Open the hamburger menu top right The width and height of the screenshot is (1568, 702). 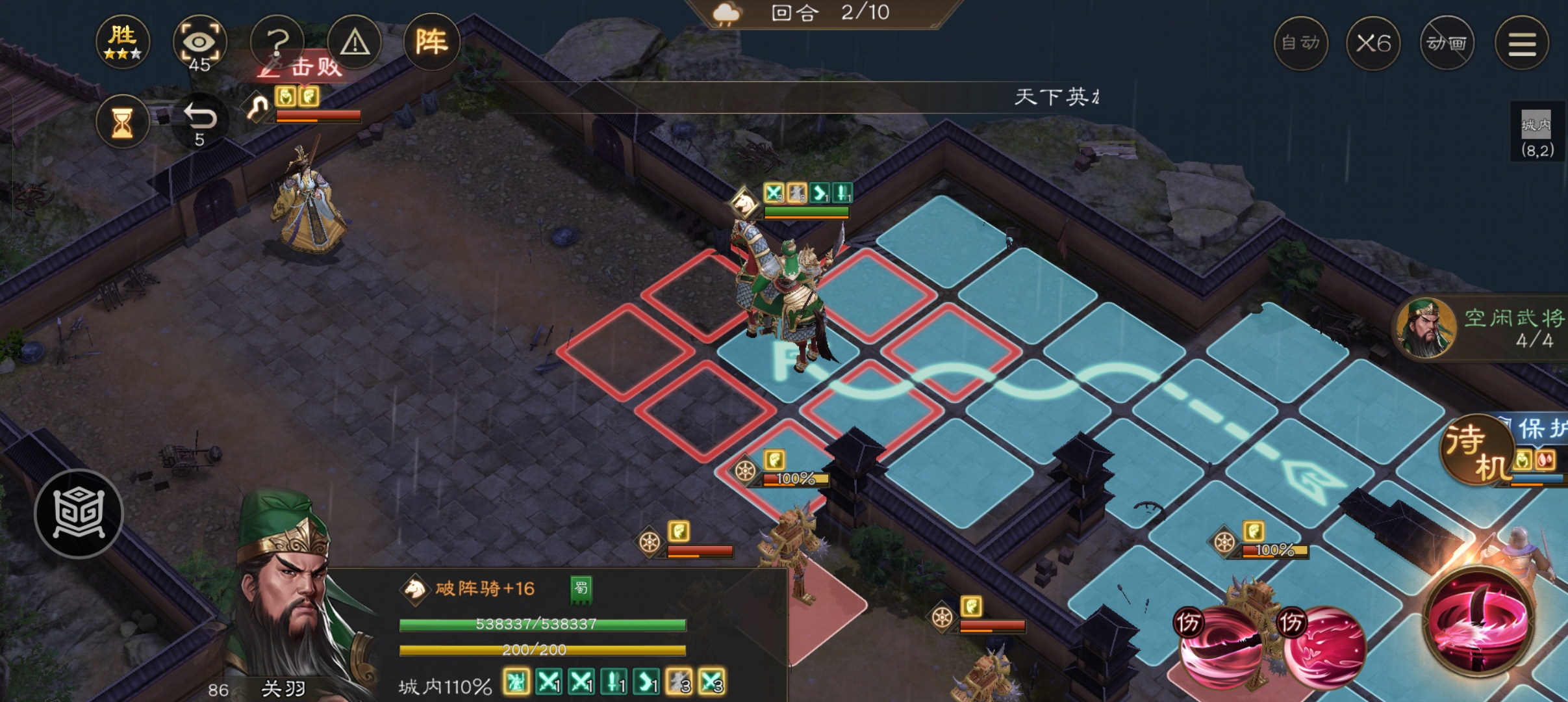pyautogui.click(x=1523, y=42)
